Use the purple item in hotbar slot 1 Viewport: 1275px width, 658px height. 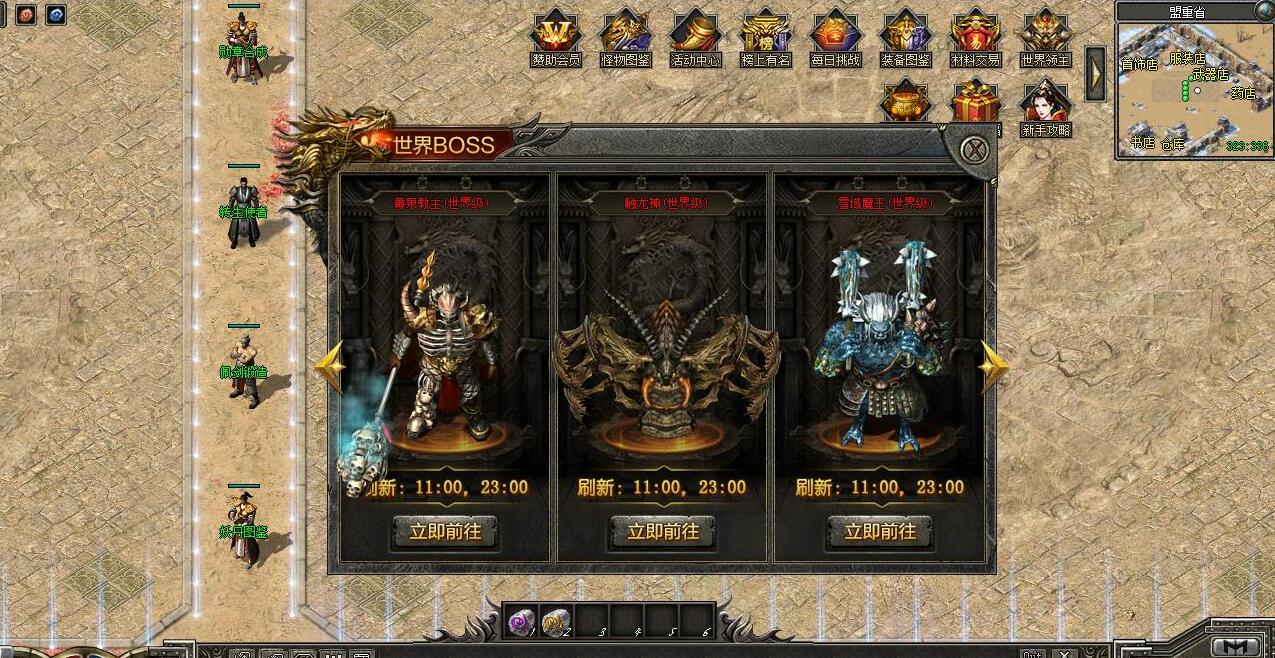[x=521, y=621]
